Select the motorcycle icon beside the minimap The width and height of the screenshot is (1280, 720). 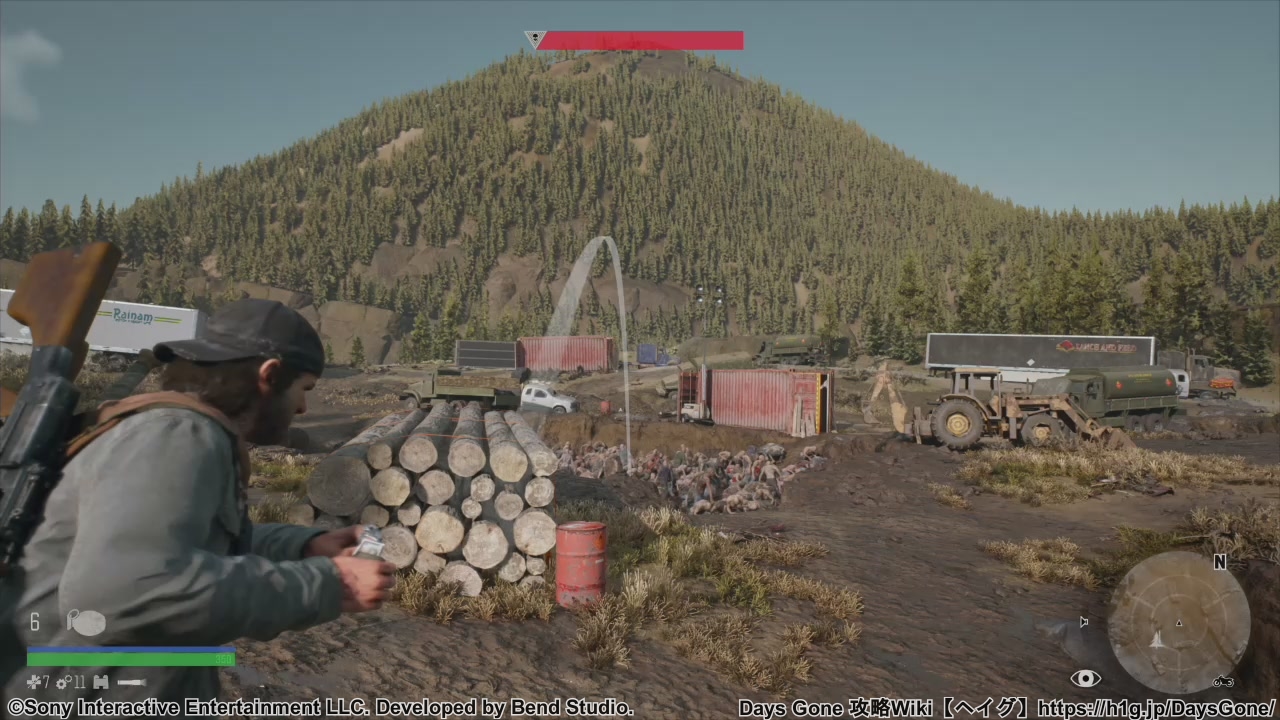1222,682
